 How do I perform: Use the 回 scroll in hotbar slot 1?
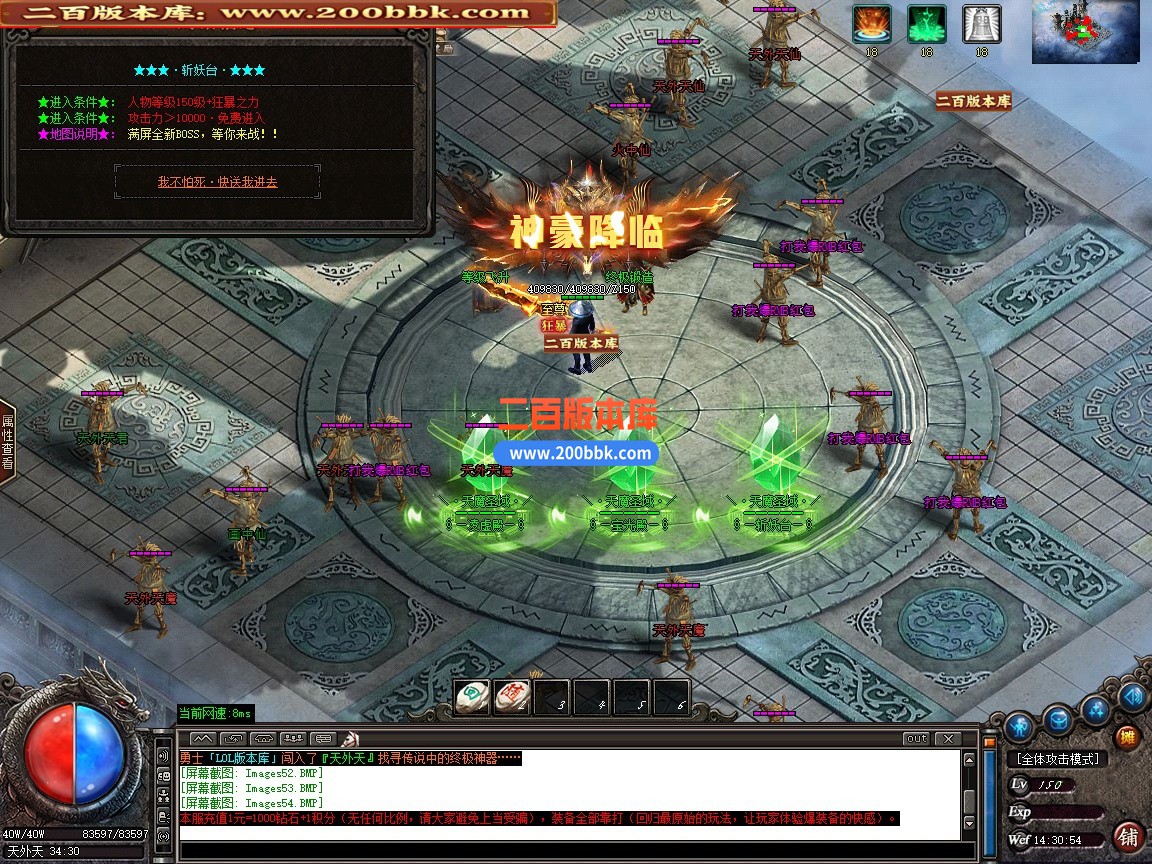tap(472, 697)
